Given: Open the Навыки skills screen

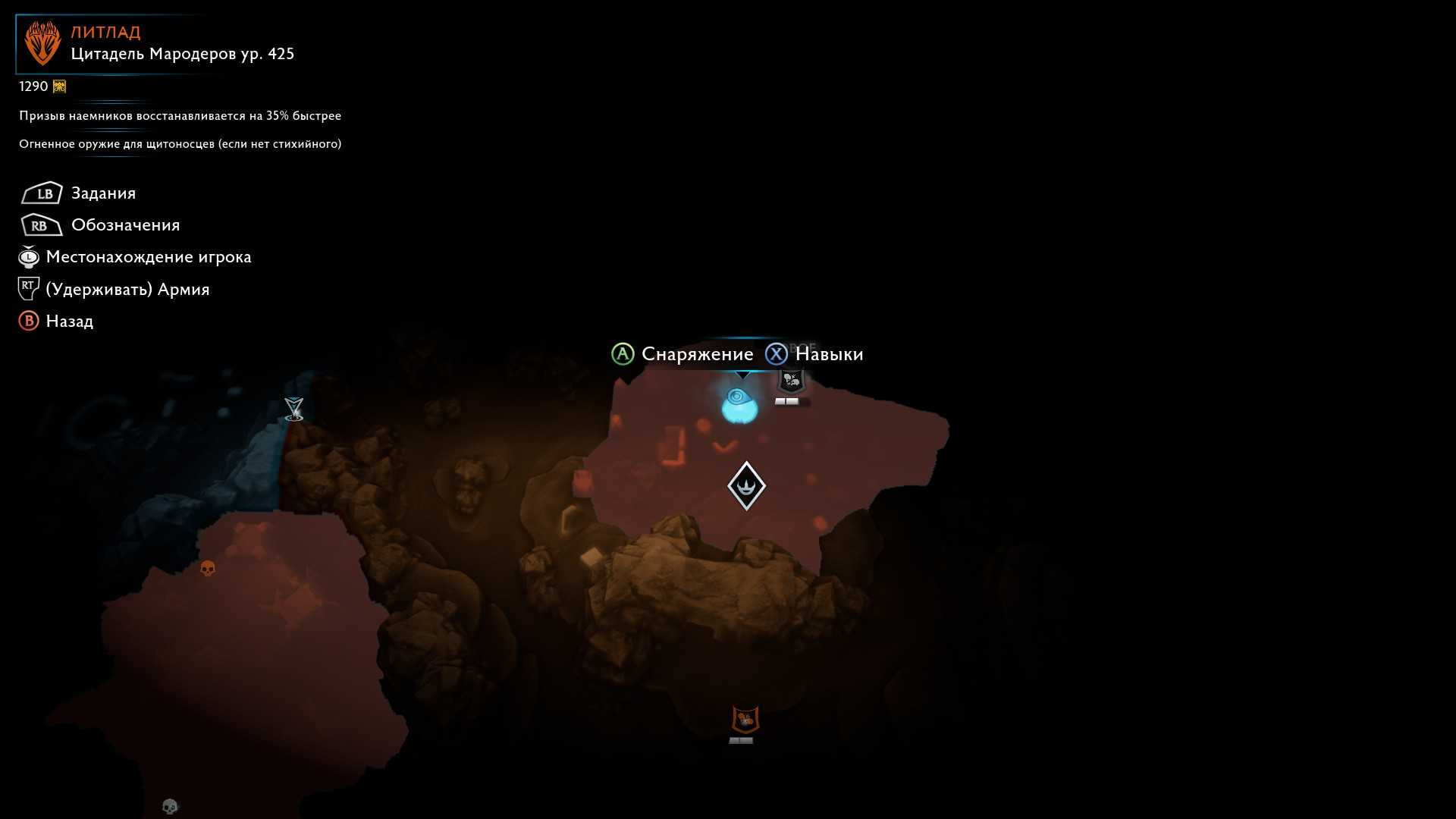Looking at the screenshot, I should click(829, 354).
